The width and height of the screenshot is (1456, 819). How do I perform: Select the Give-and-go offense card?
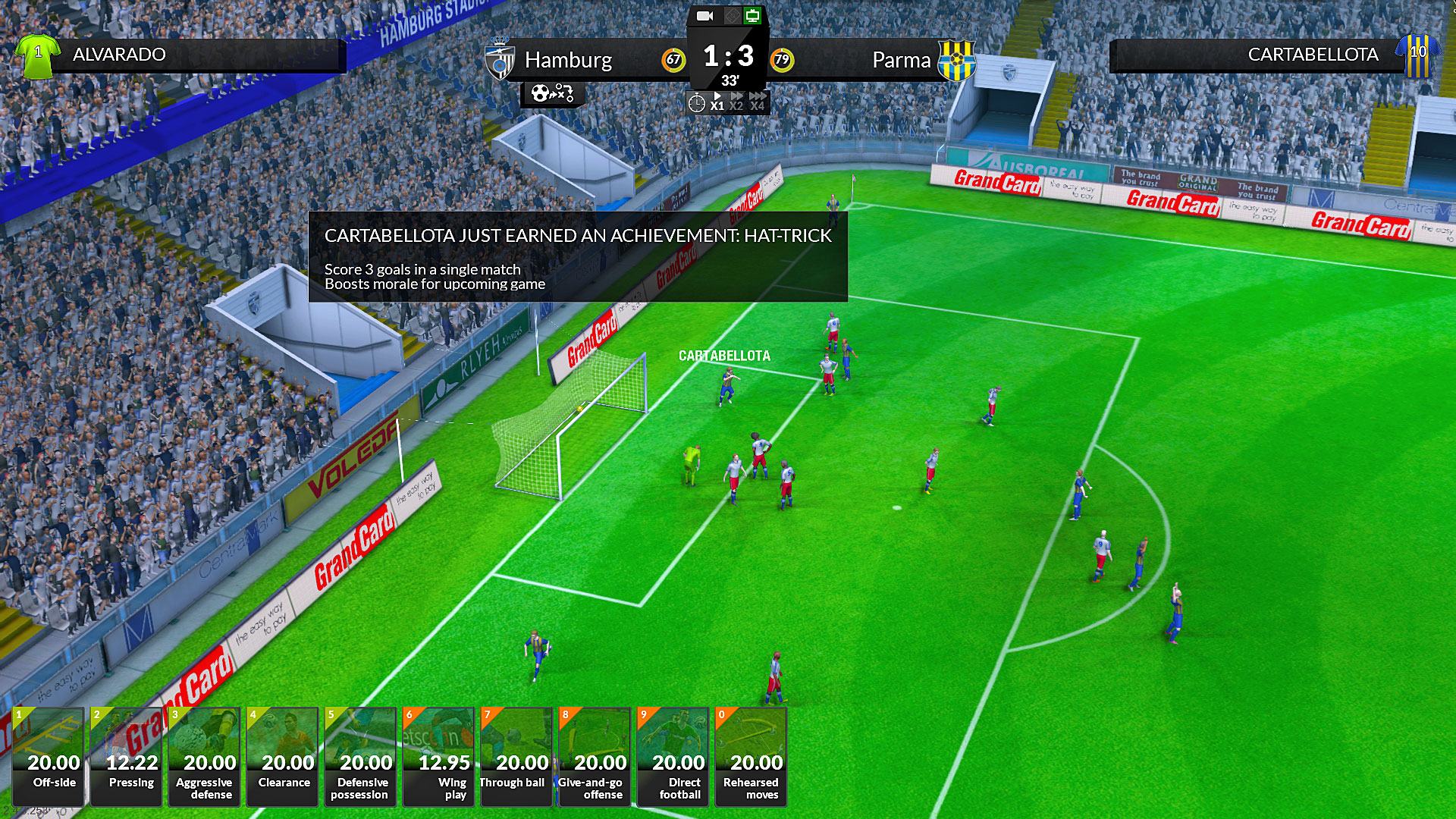pyautogui.click(x=595, y=756)
